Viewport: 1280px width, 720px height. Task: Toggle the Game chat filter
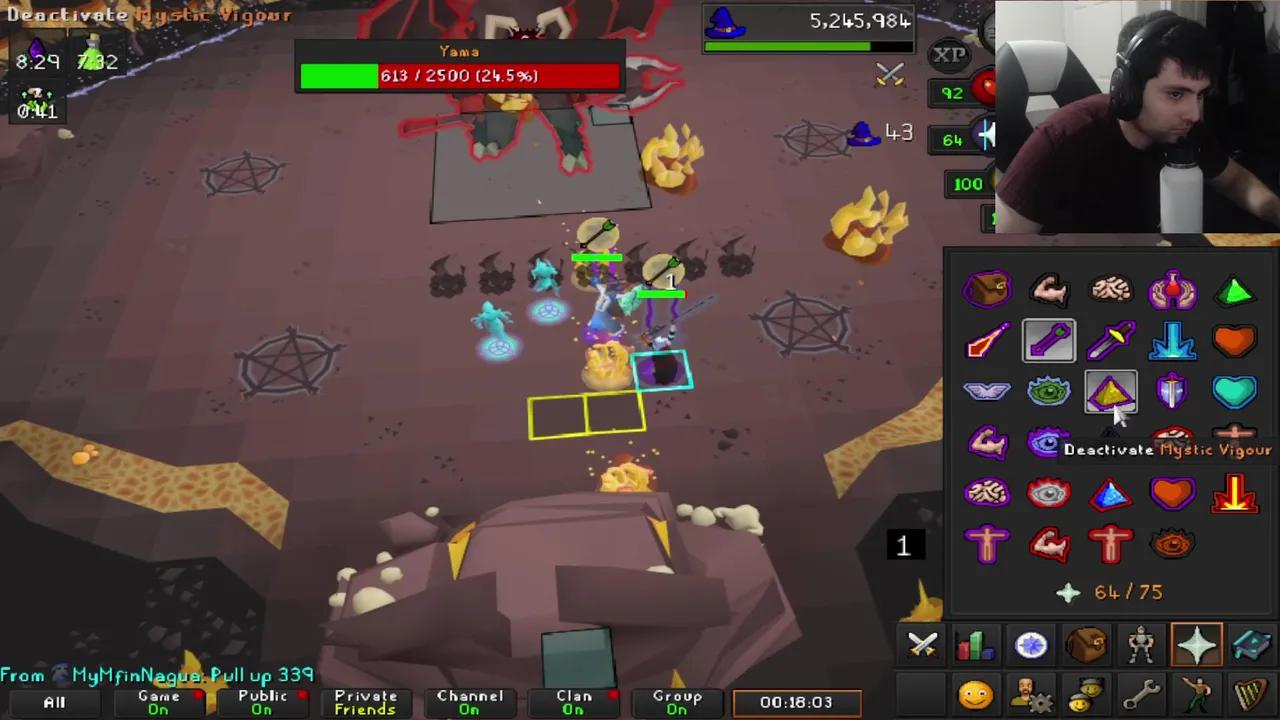[158, 702]
